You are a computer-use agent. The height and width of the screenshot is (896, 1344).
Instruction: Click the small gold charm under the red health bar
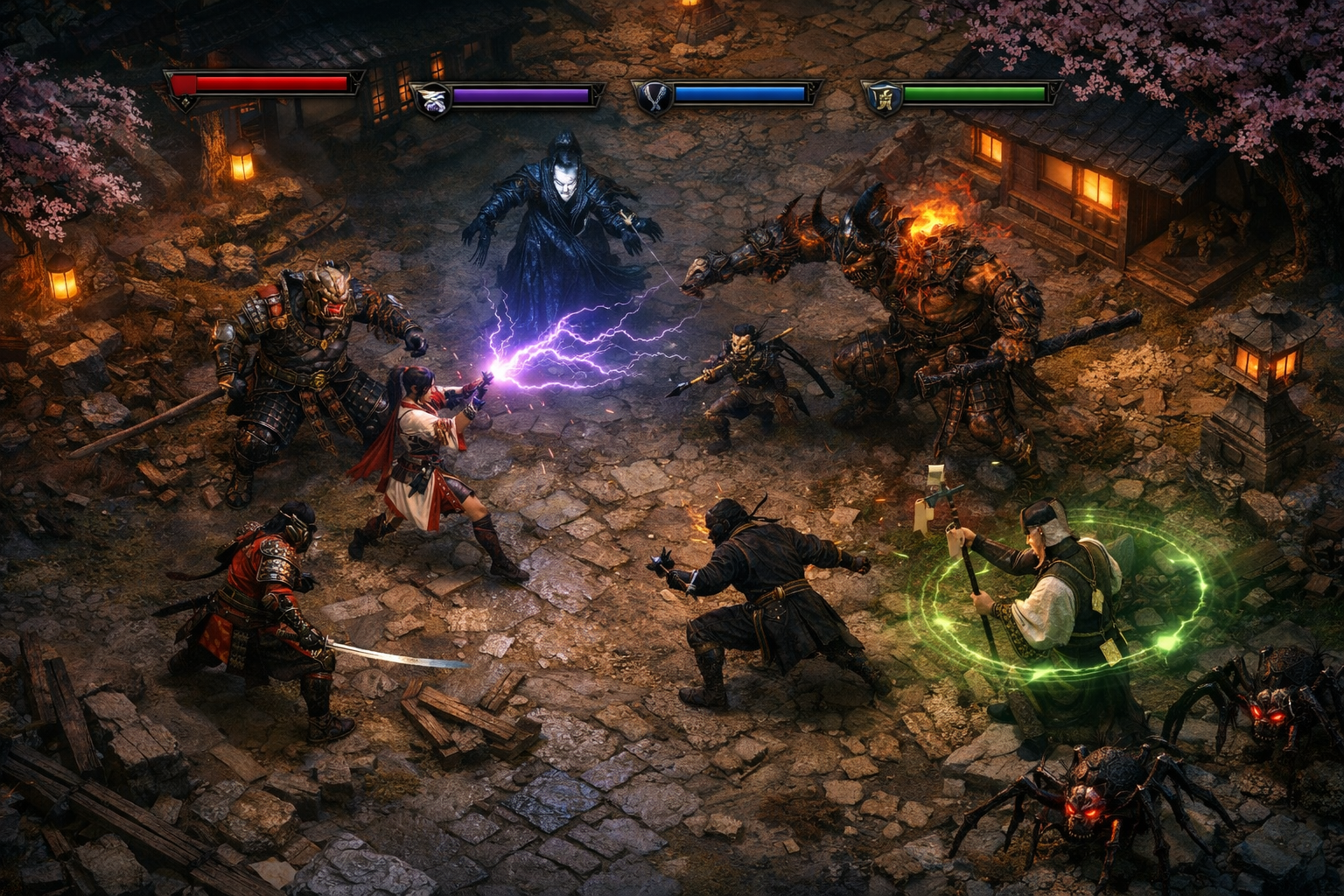(x=185, y=105)
